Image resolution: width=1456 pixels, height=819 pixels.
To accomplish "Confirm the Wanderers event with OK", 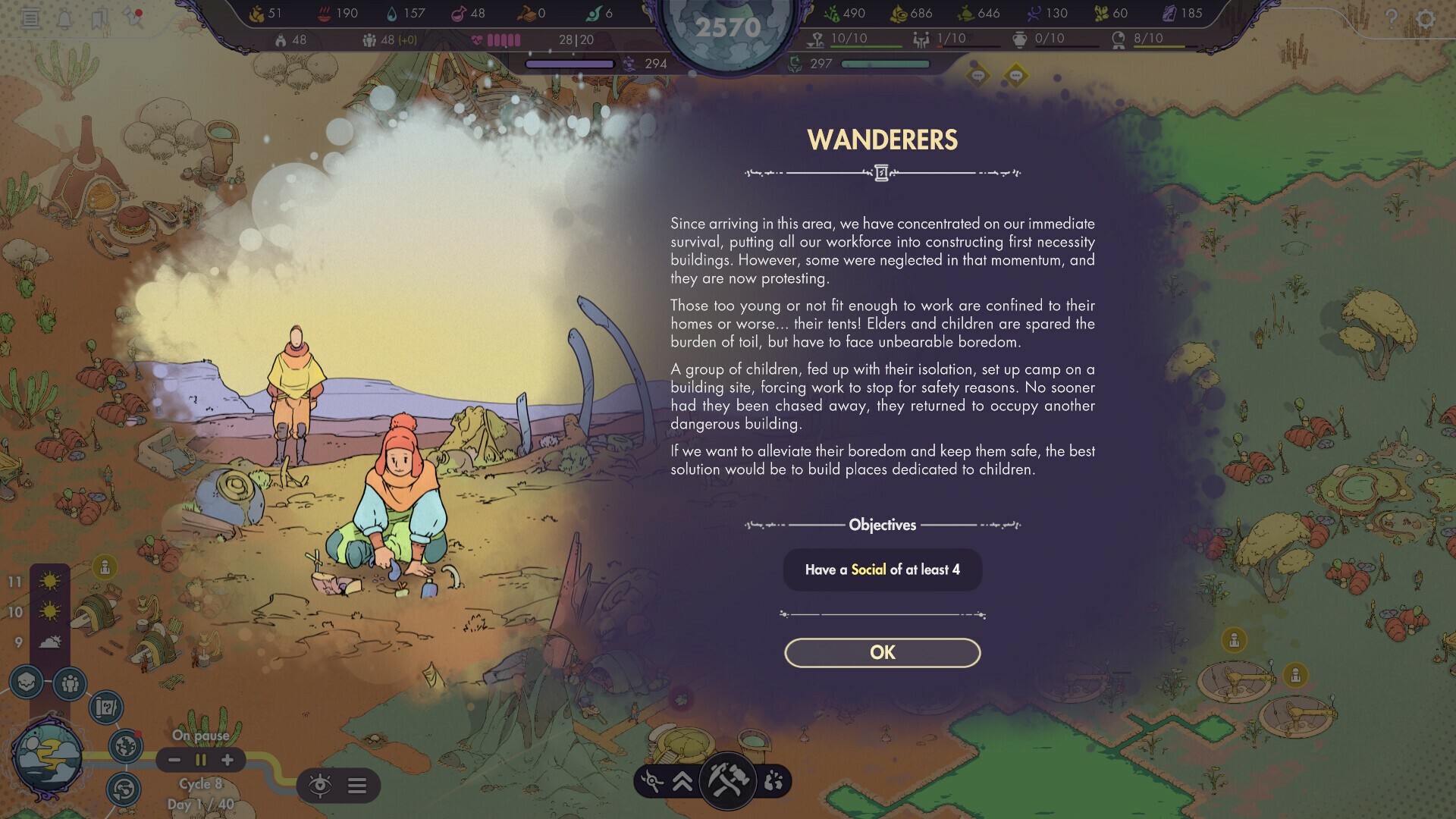I will tap(882, 653).
